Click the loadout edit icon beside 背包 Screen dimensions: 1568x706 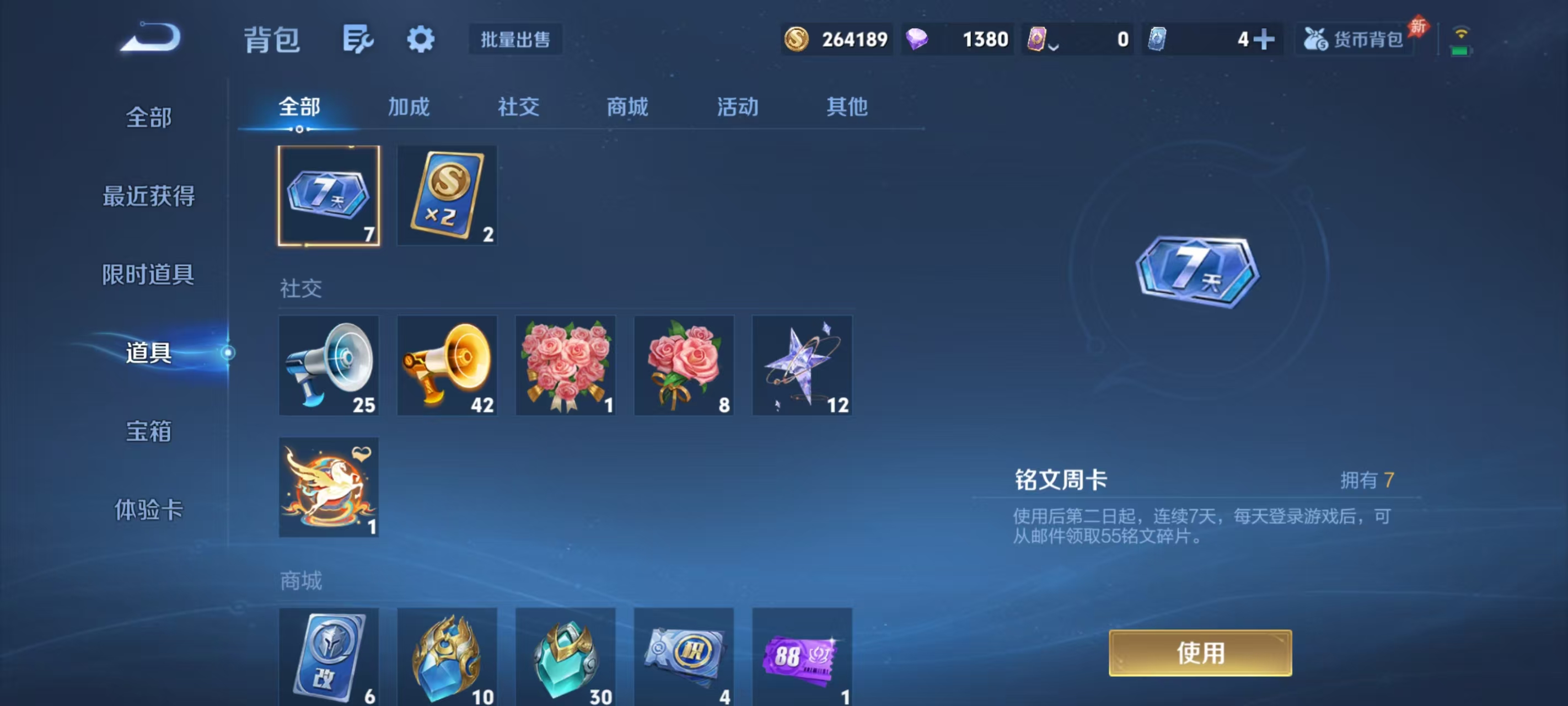(x=357, y=39)
